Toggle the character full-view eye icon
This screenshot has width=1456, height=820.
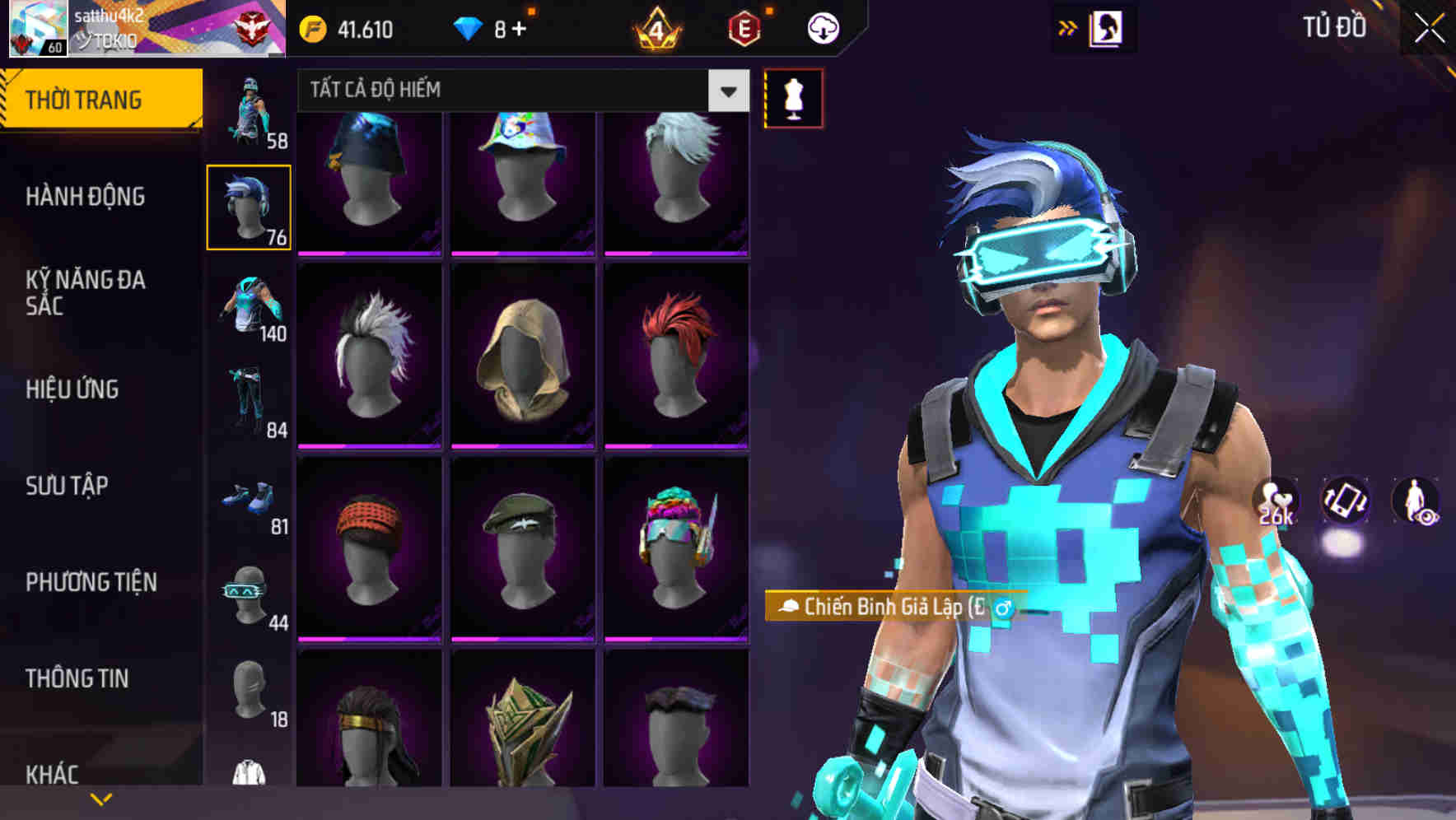pyautogui.click(x=1413, y=502)
